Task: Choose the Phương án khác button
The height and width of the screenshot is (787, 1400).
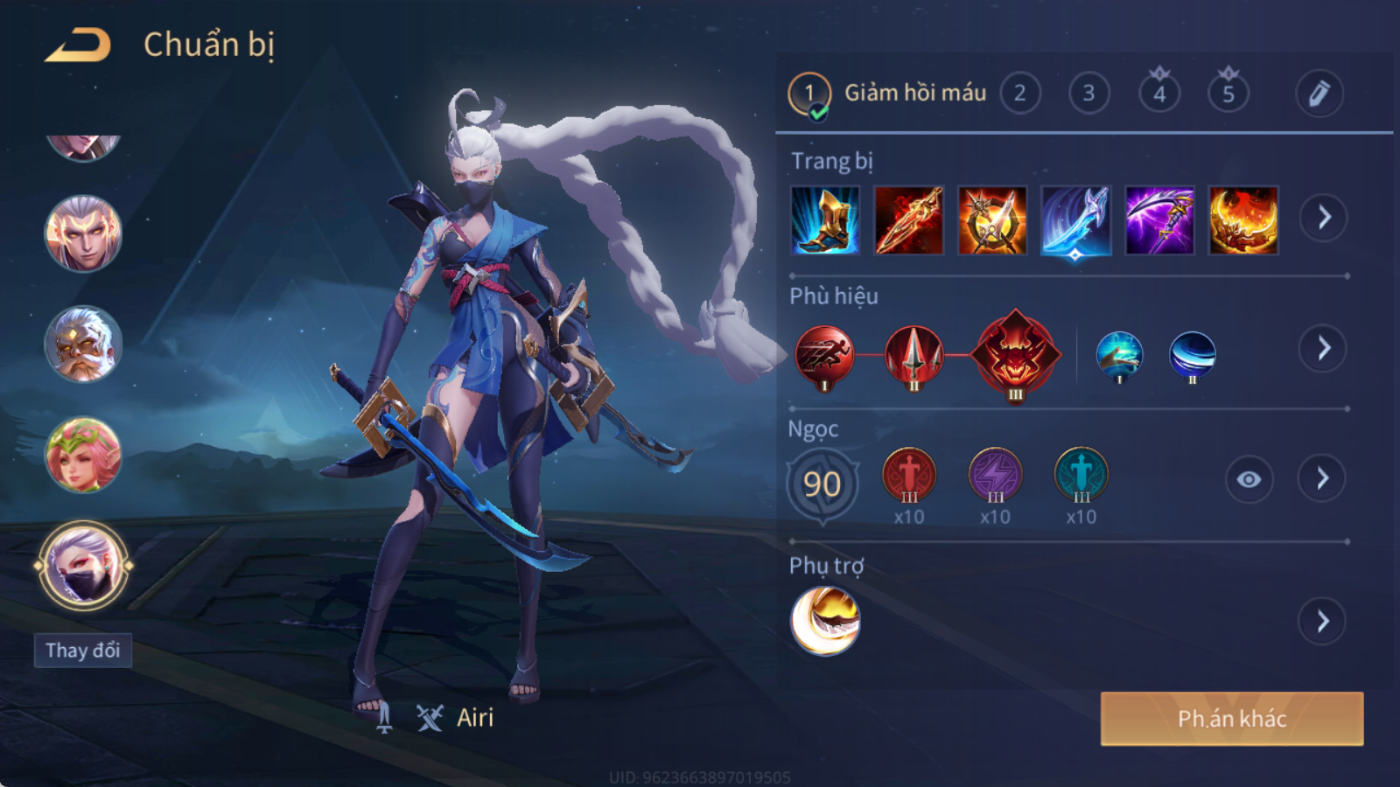Action: (x=1231, y=719)
